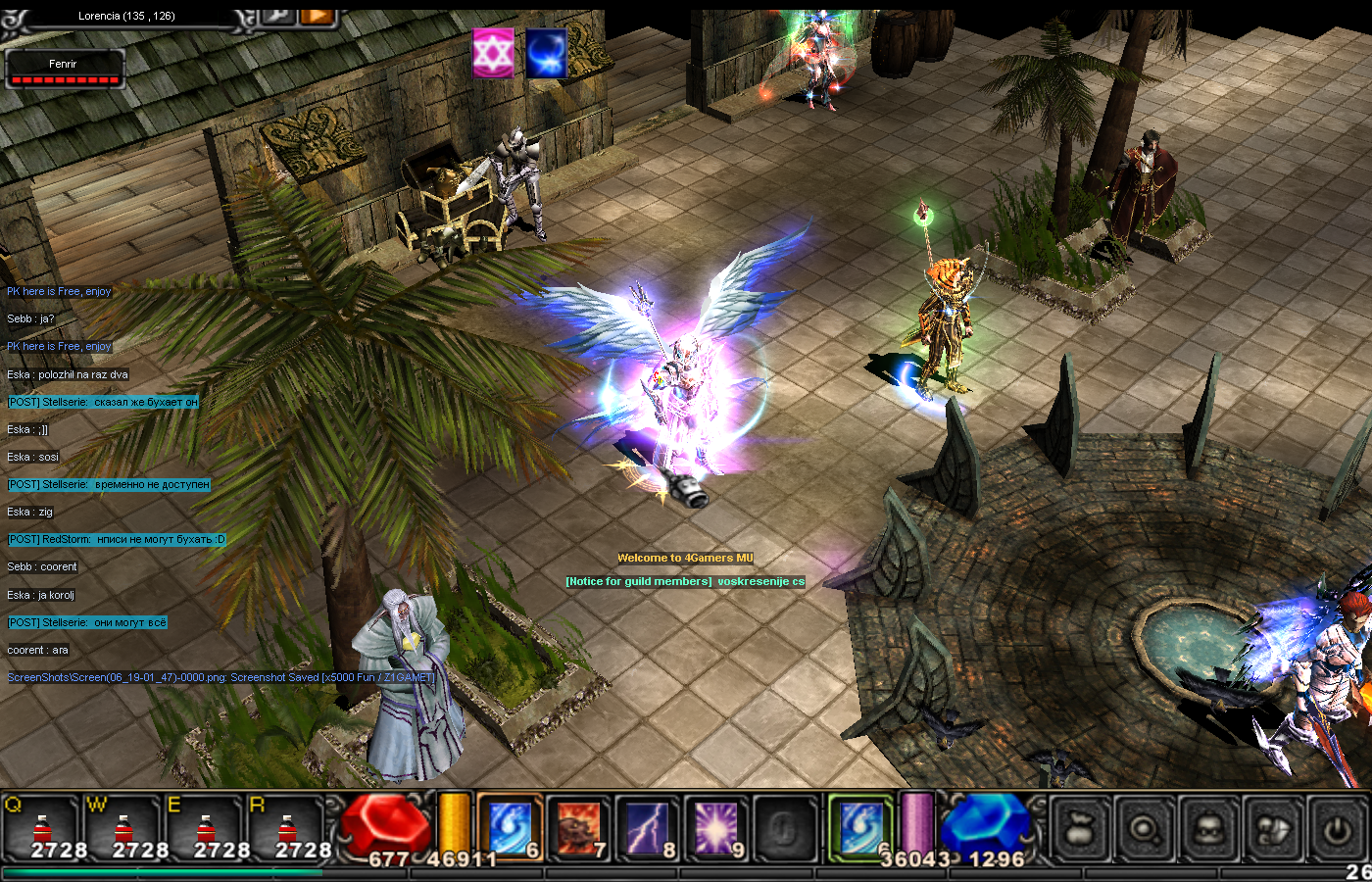
Task: Use the potion in the E slot
Action: click(x=205, y=828)
